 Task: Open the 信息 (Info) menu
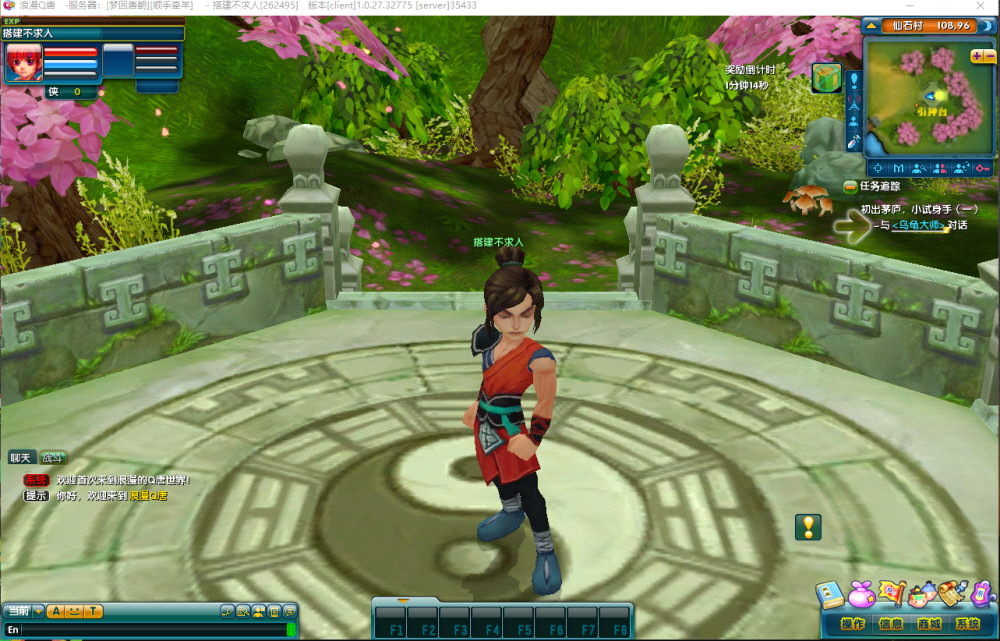(x=890, y=625)
